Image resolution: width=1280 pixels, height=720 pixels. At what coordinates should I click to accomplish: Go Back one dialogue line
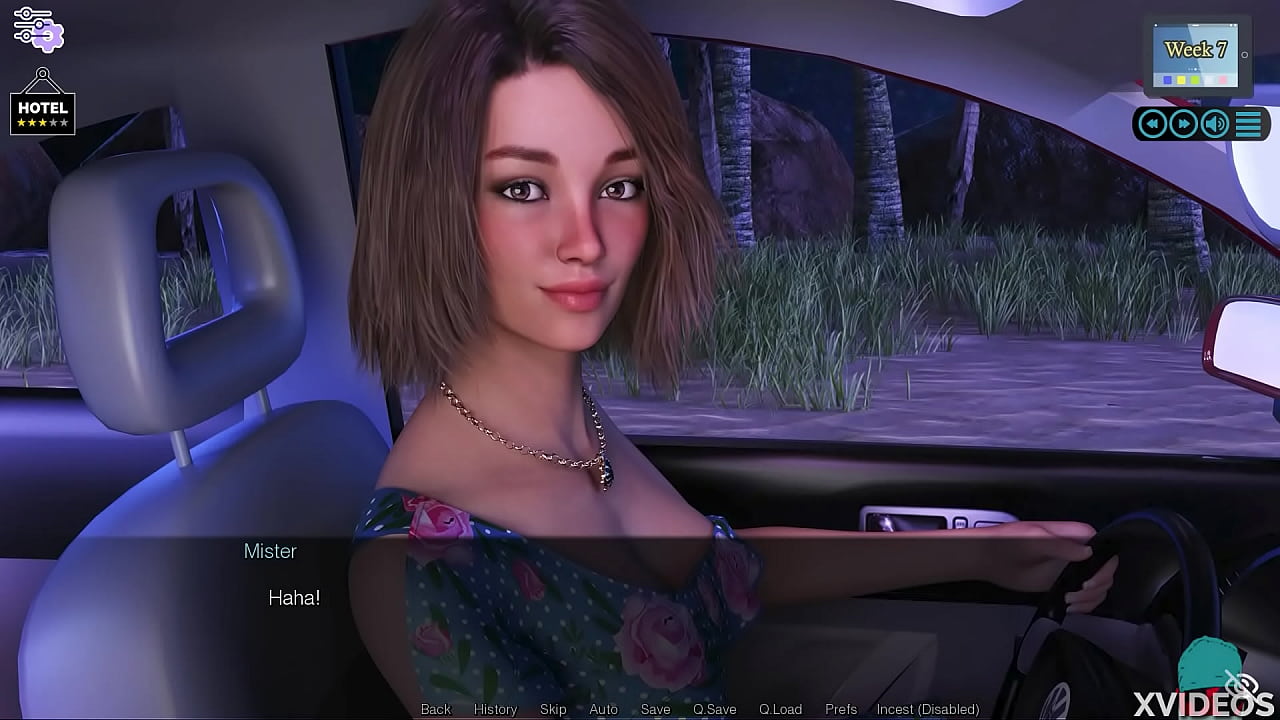pyautogui.click(x=436, y=709)
